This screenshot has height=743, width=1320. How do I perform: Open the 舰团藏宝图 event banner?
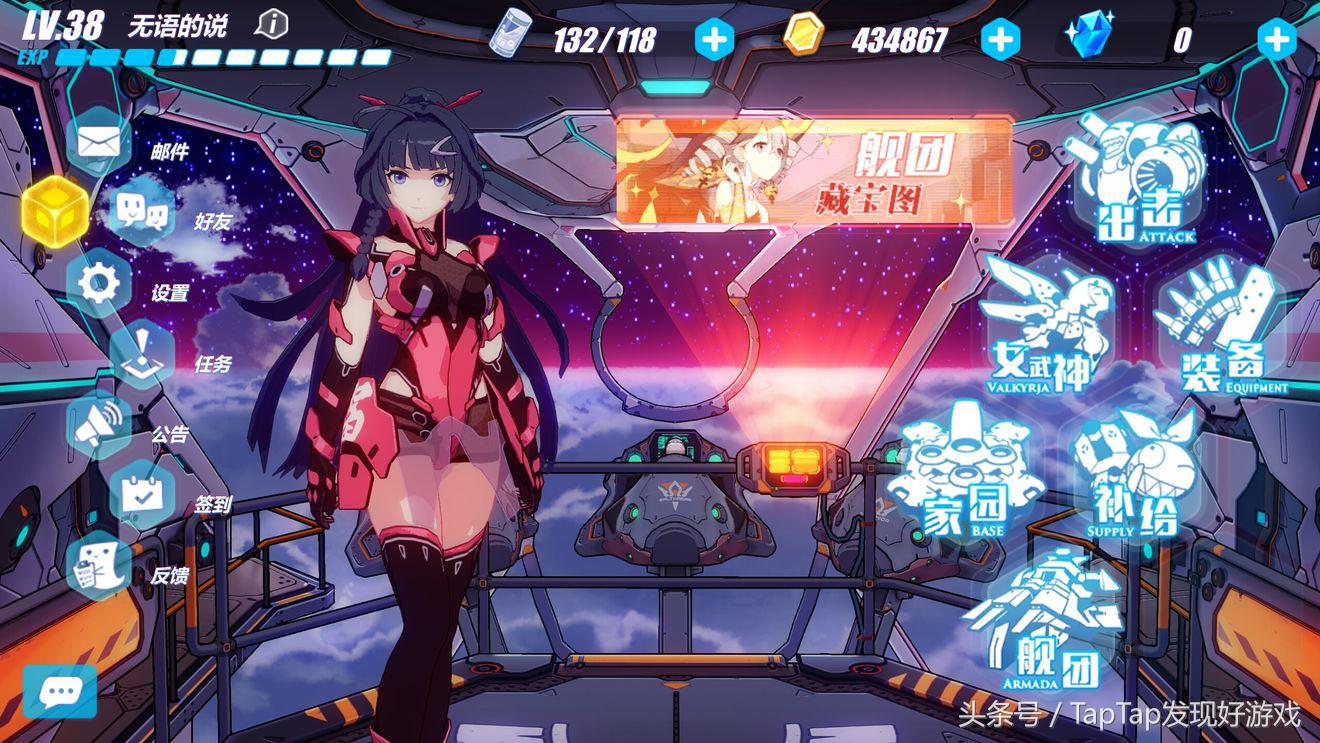[x=814, y=170]
